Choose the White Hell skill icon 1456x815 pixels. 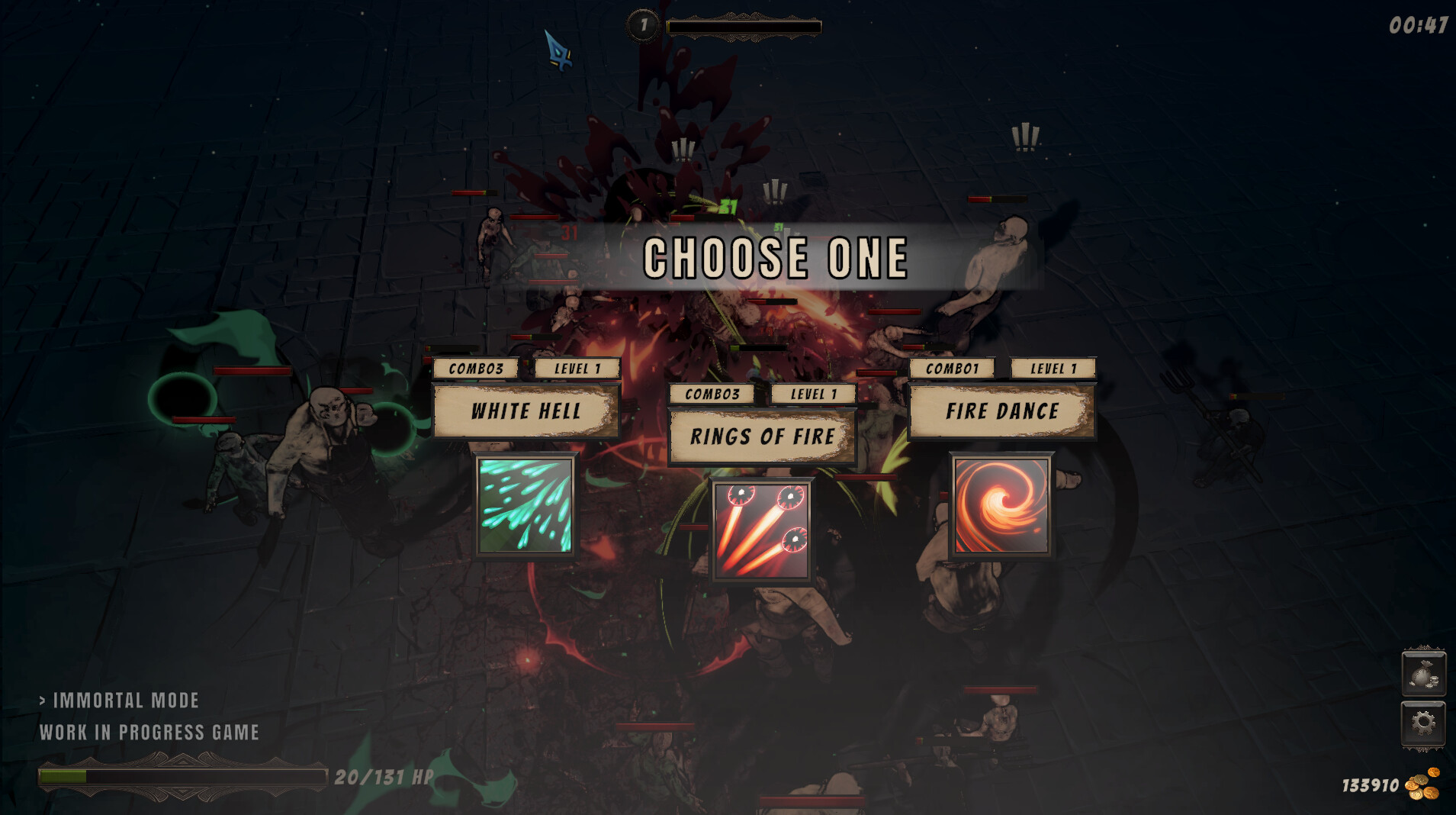pos(525,504)
